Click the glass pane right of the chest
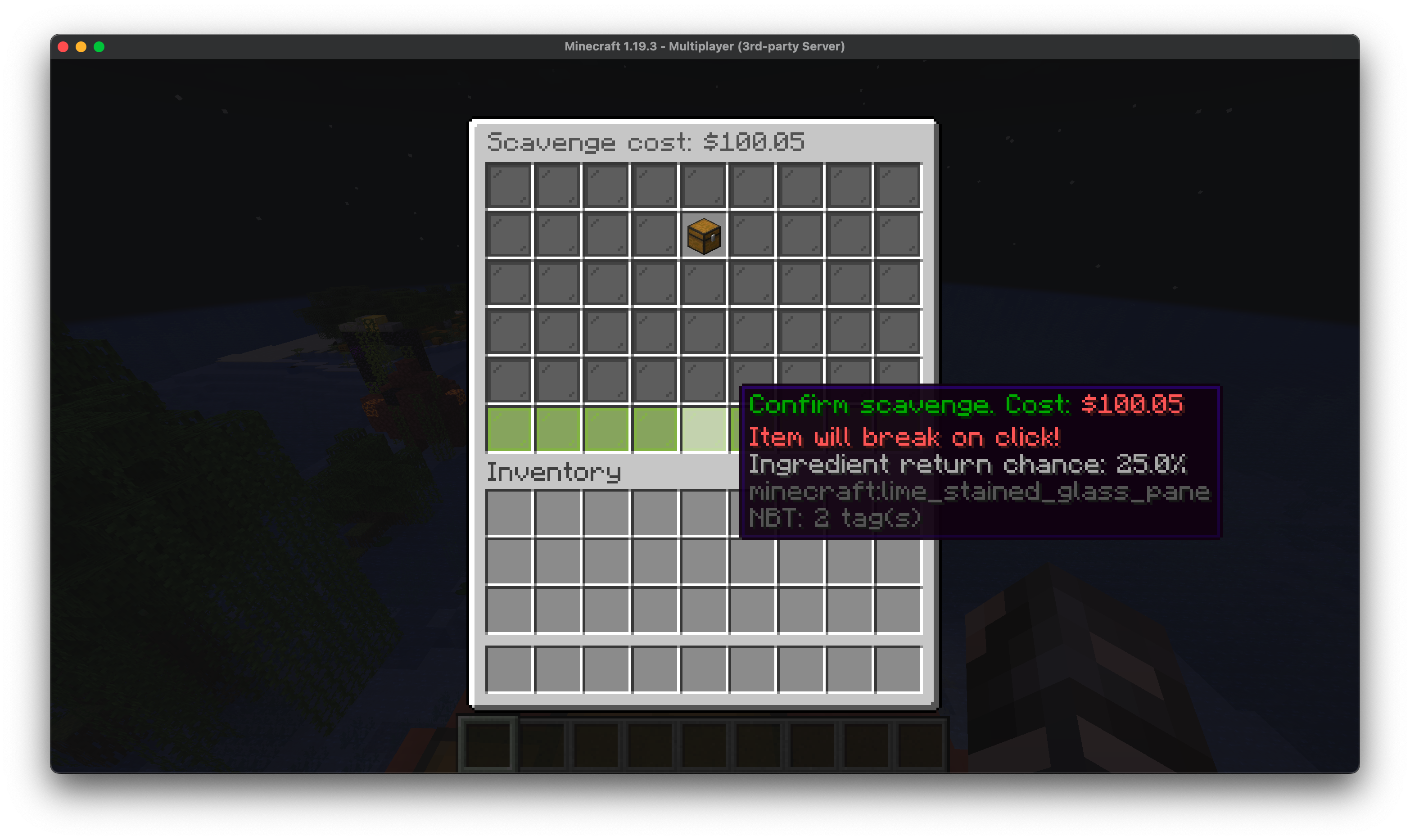Image resolution: width=1410 pixels, height=840 pixels. [752, 236]
